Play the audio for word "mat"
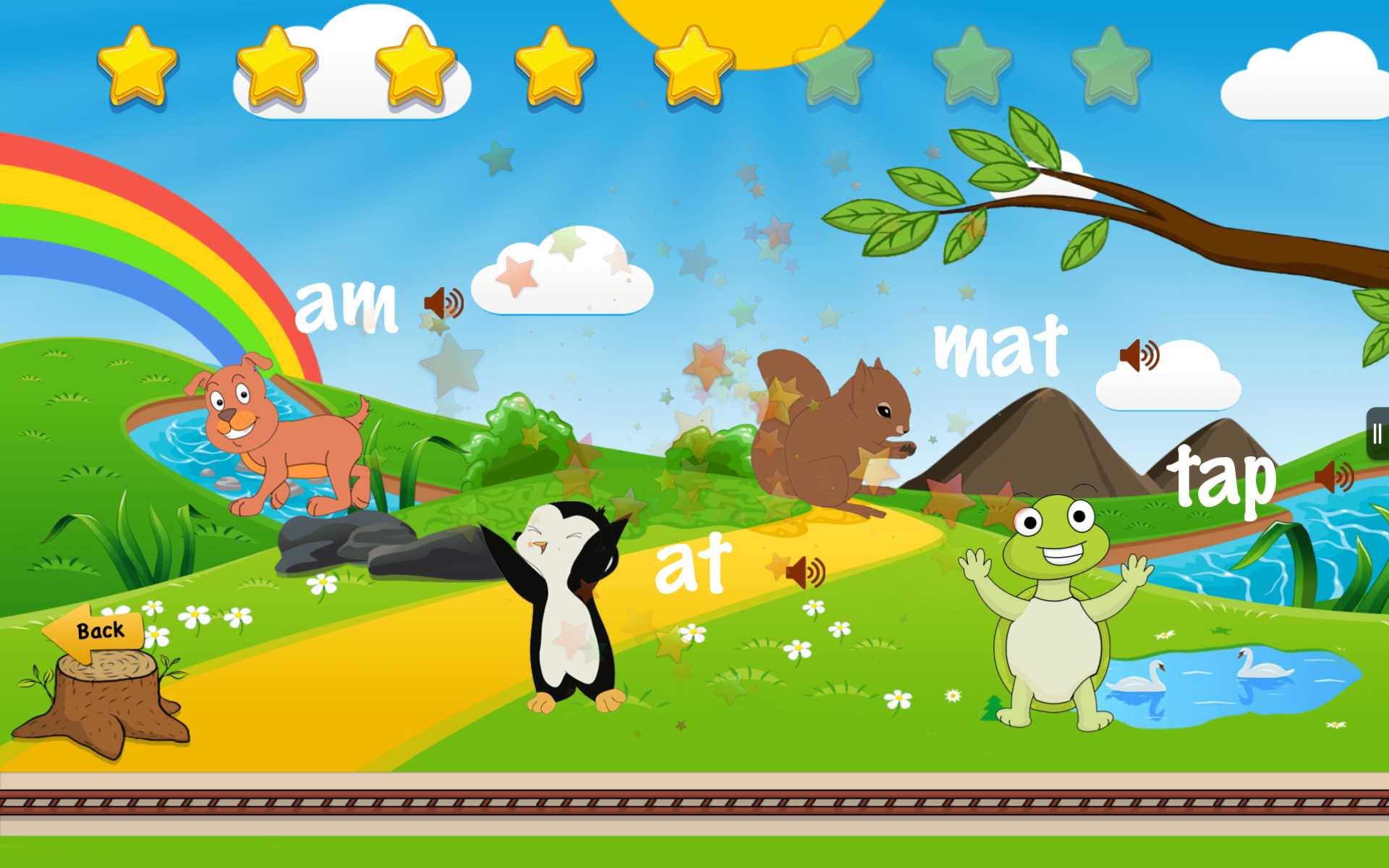1389x868 pixels. 1139,356
